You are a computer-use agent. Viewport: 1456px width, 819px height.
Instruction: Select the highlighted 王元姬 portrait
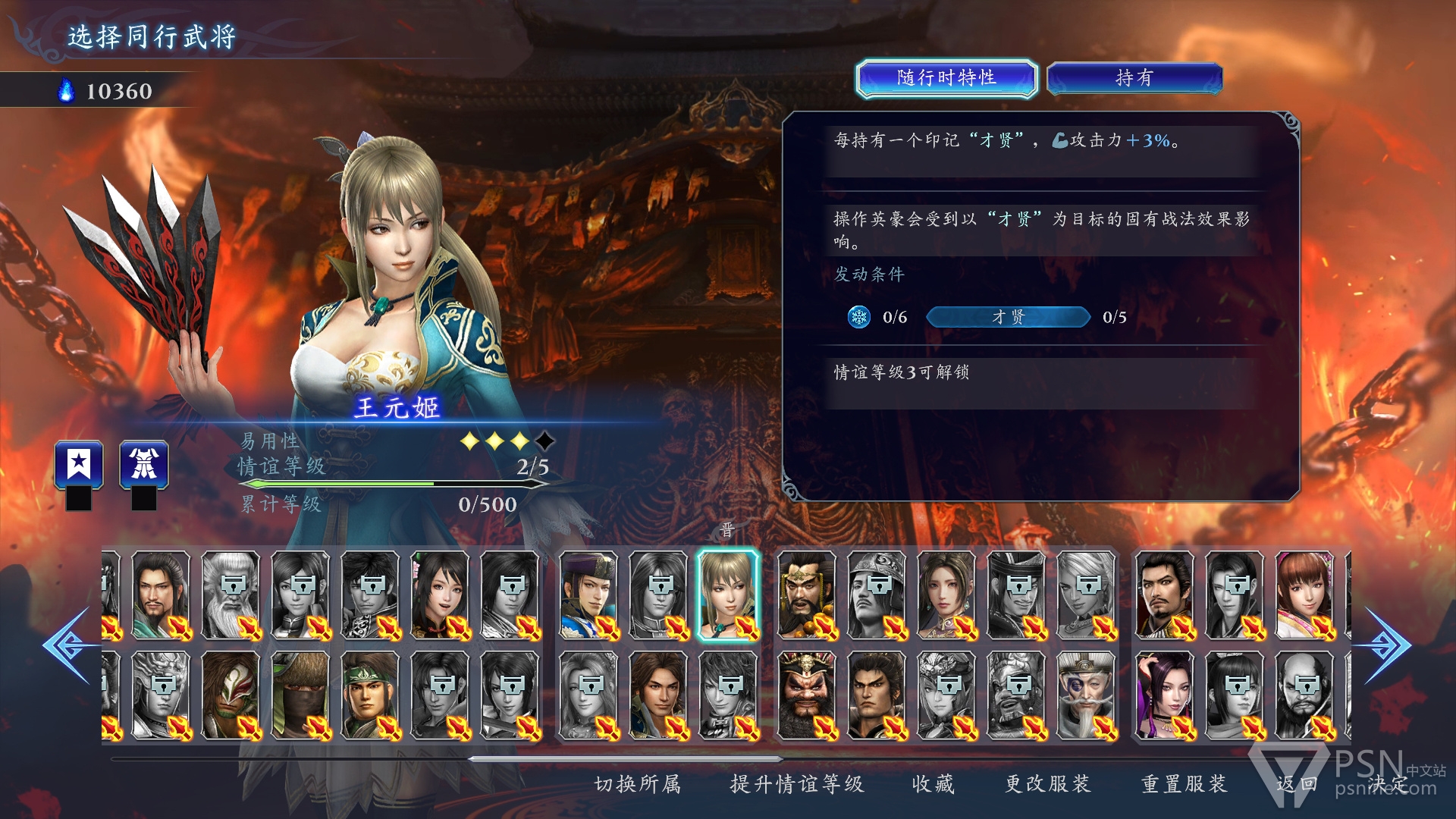(x=727, y=596)
